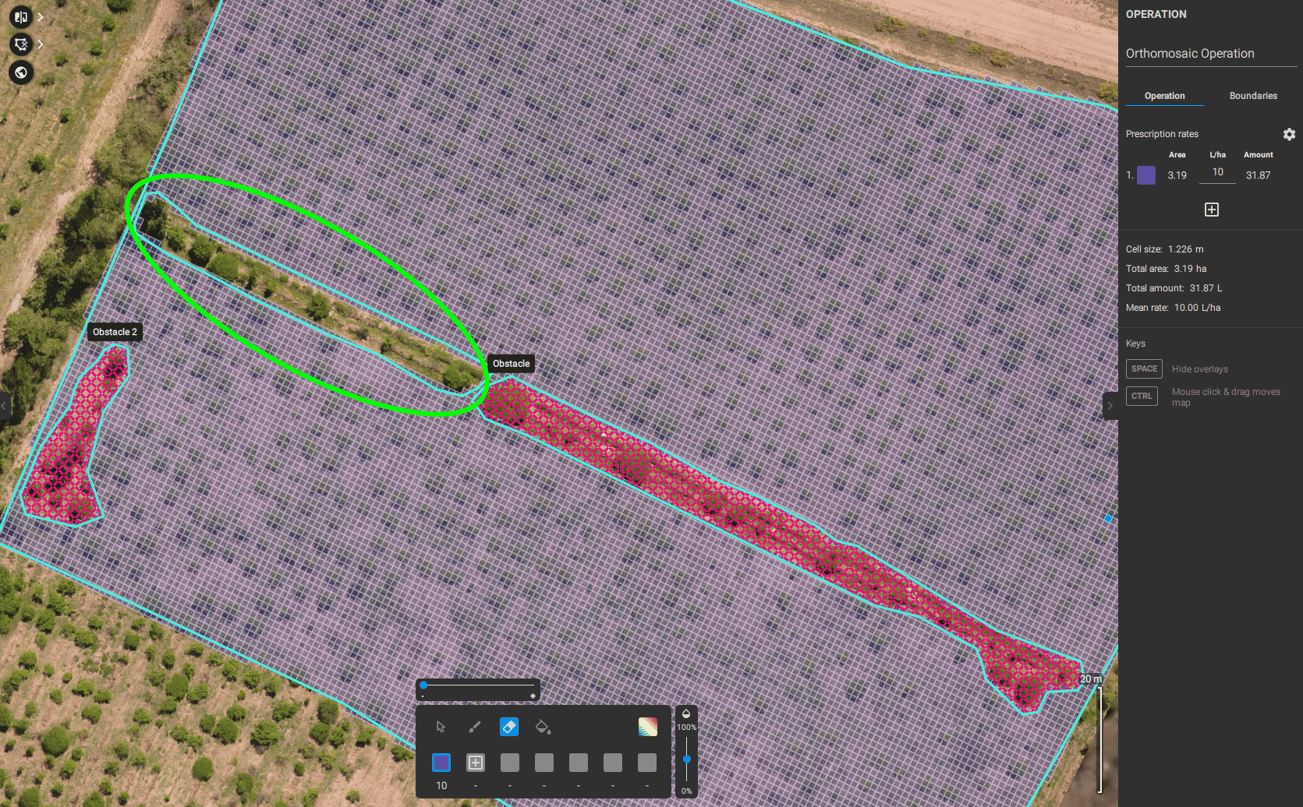The width and height of the screenshot is (1303, 807).
Task: Select the purple prescription rate color swatch
Action: tap(1145, 174)
